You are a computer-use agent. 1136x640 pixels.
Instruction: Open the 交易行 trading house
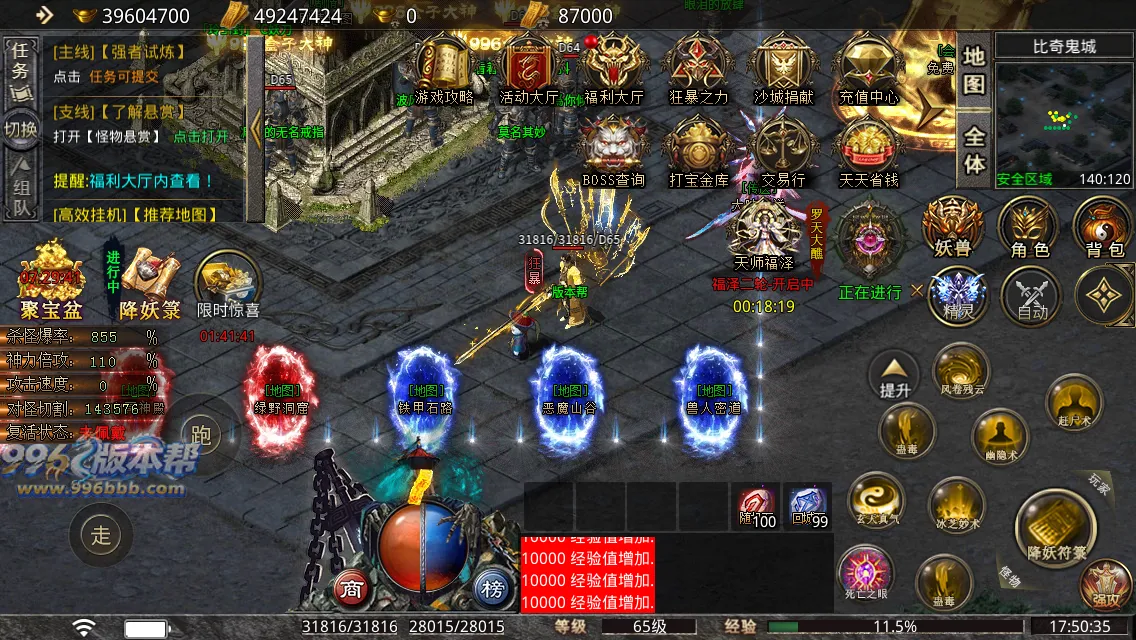click(783, 152)
